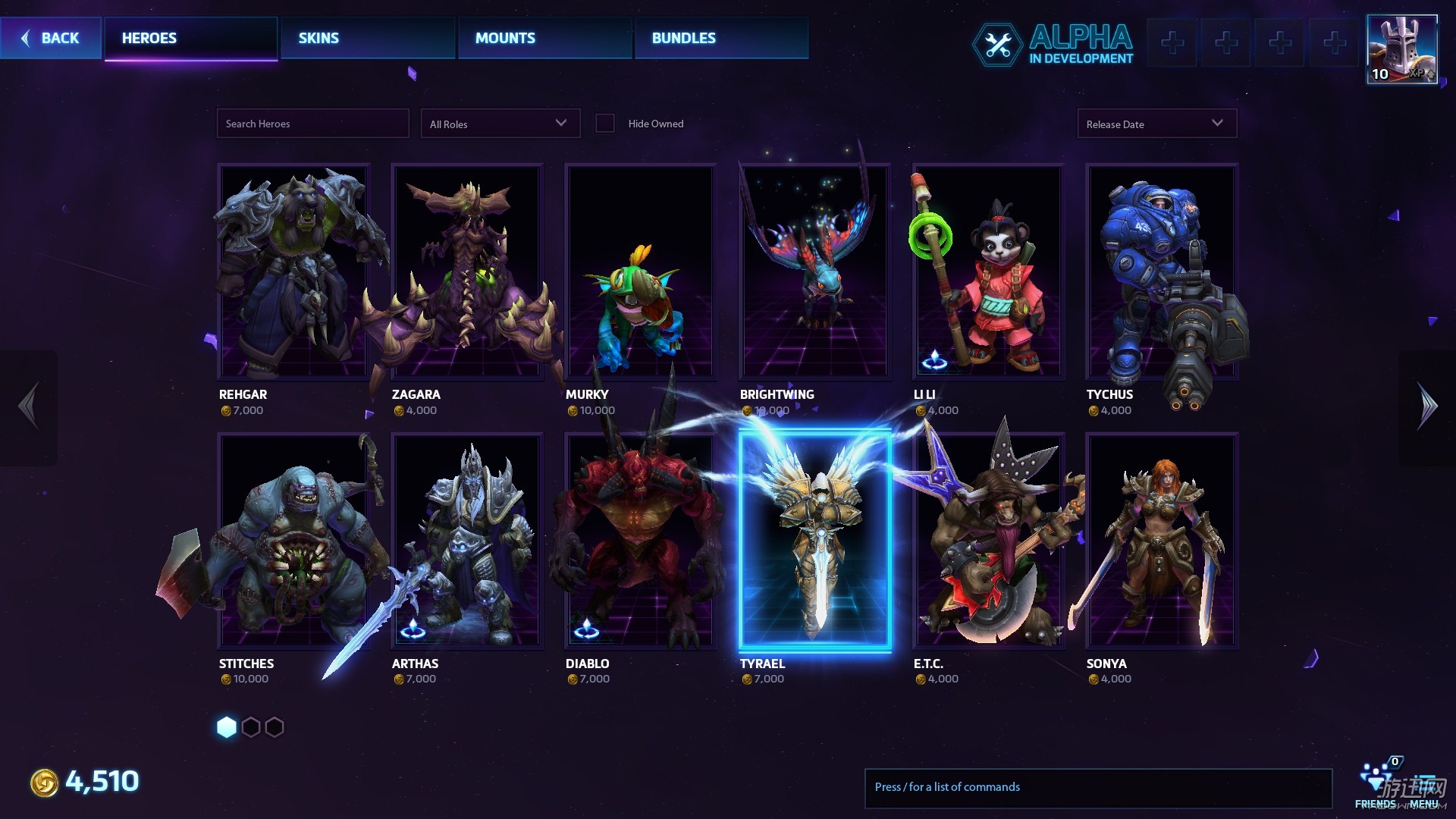Toggle the Hide Owned checkbox
Viewport: 1456px width, 819px height.
(x=605, y=124)
